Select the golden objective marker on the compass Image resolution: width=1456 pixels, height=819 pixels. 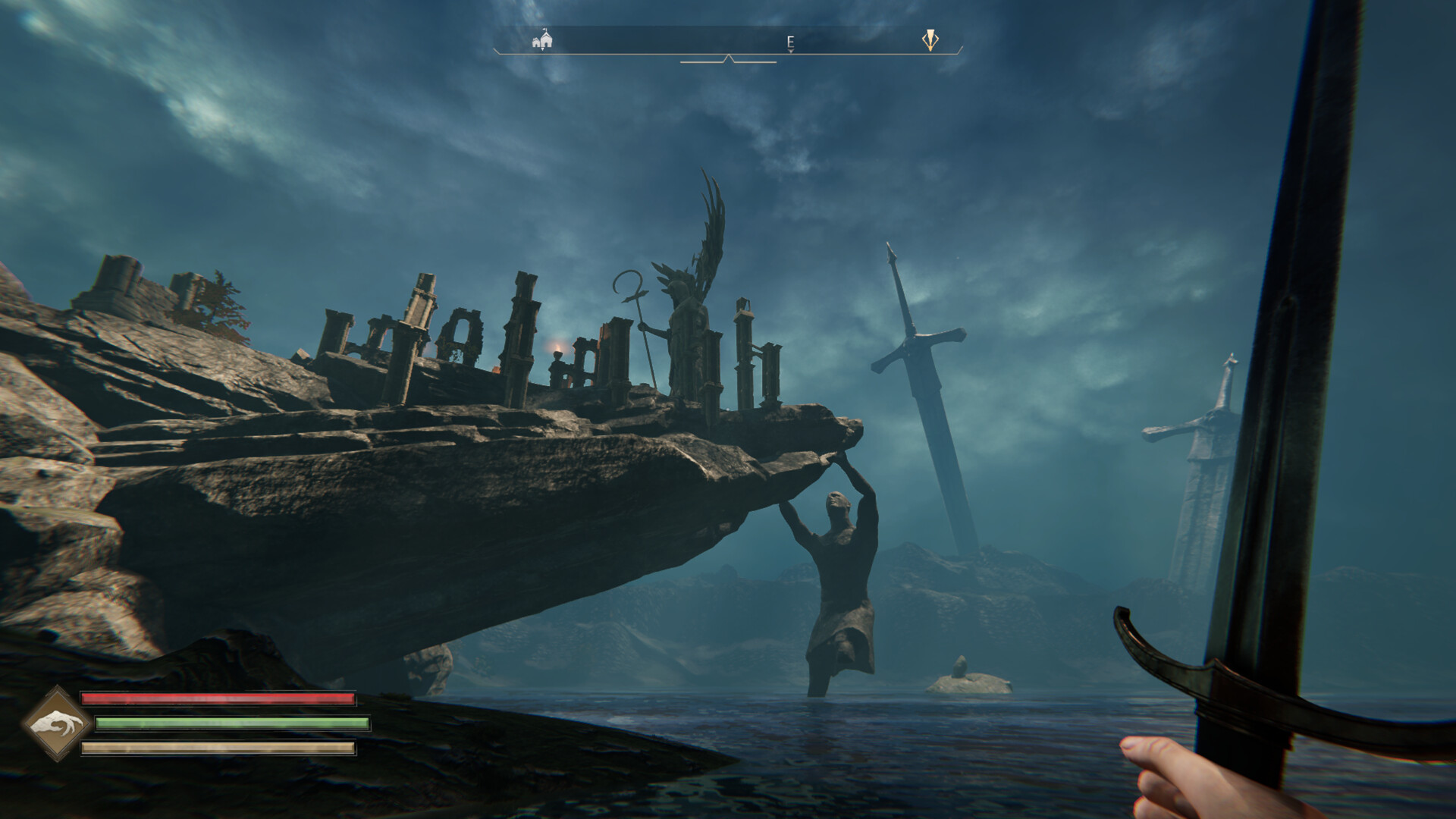click(x=930, y=40)
